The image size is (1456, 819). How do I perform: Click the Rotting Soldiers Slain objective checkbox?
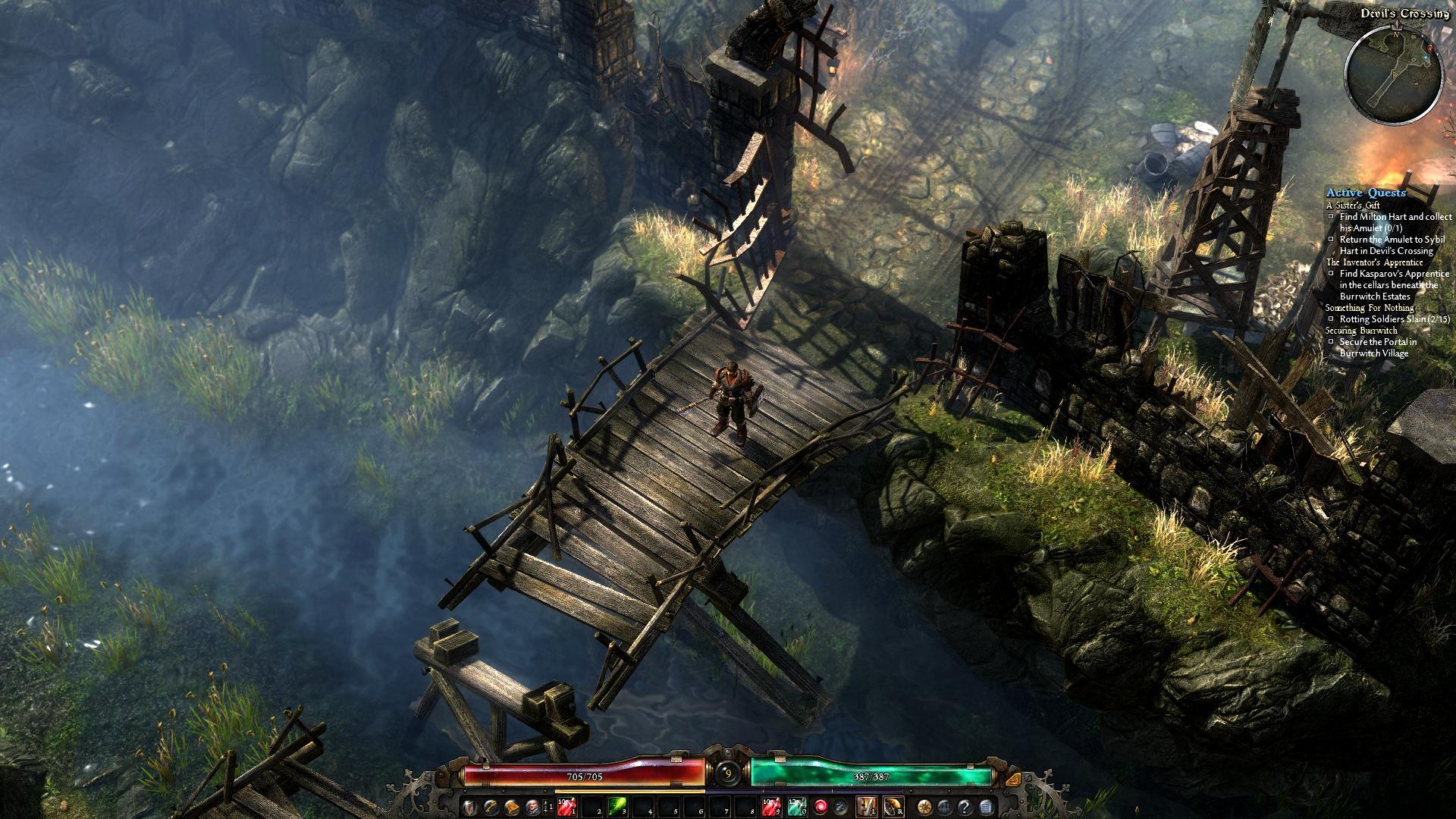click(1332, 318)
